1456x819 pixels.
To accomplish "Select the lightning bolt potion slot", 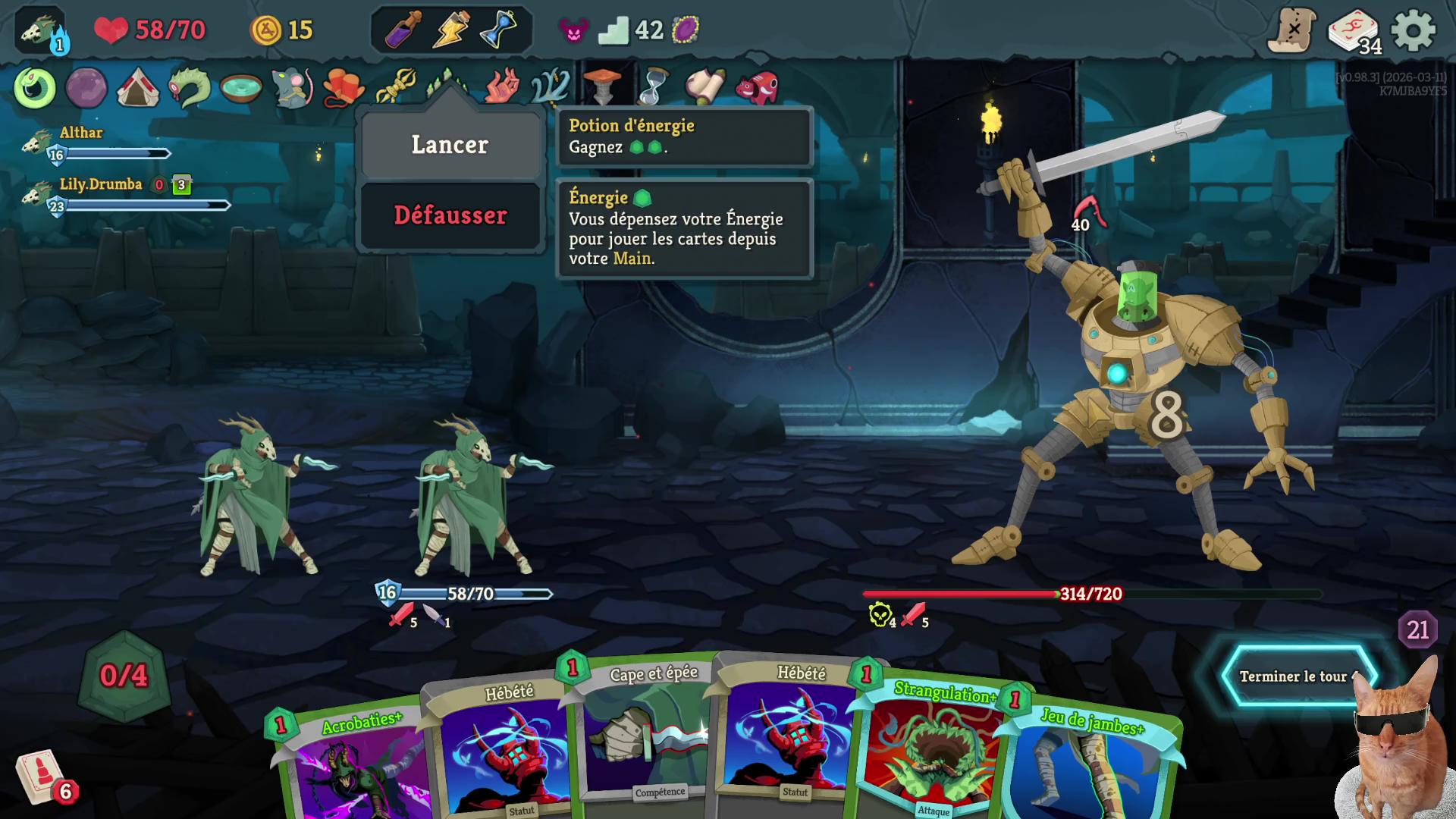I will pyautogui.click(x=450, y=30).
